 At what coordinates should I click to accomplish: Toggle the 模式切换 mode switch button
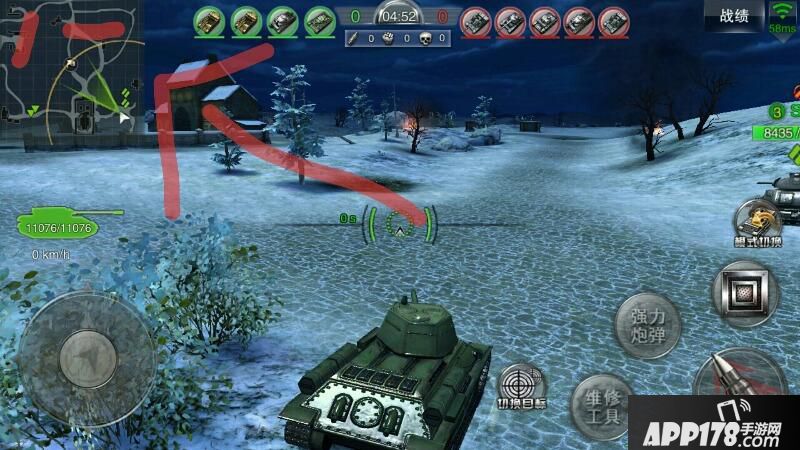(x=757, y=224)
